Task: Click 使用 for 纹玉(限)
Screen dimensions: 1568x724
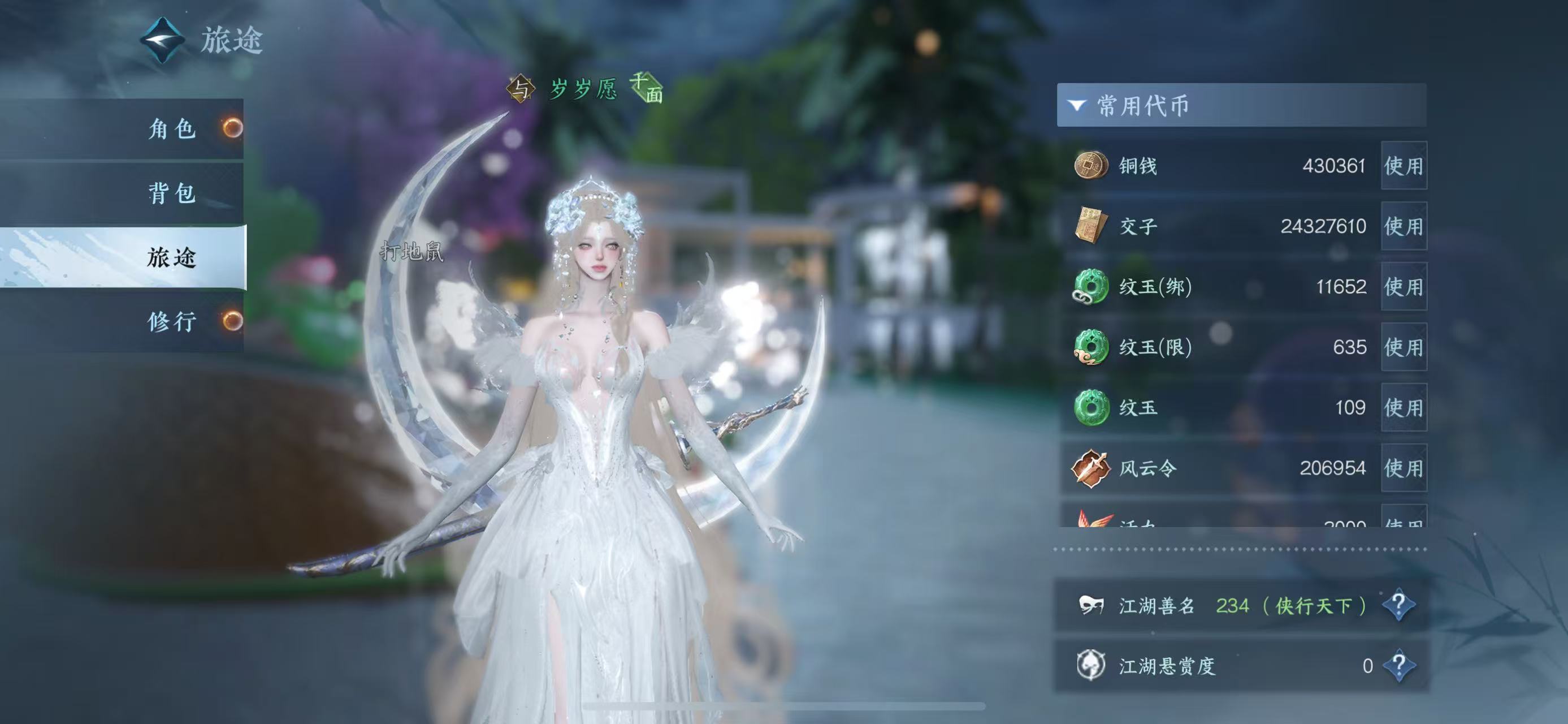Action: (x=1403, y=347)
